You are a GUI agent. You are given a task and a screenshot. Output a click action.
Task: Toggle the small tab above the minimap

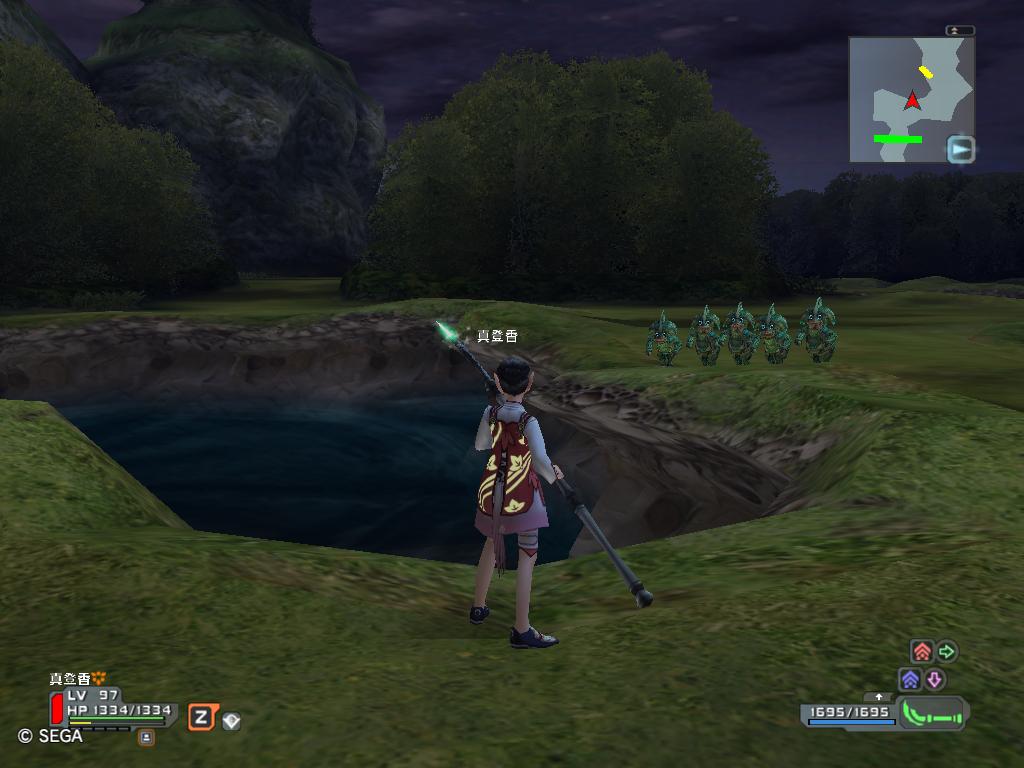pyautogui.click(x=959, y=31)
